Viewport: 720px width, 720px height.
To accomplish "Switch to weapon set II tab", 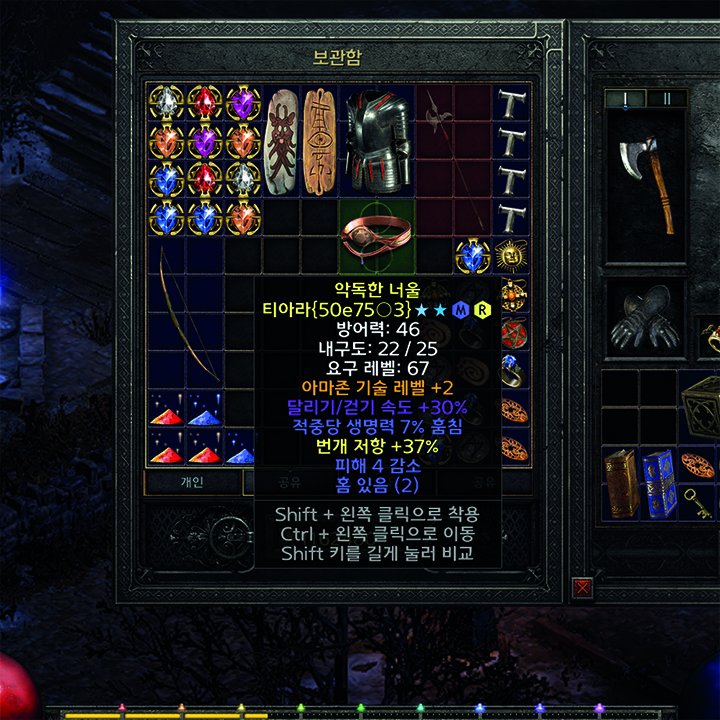I will [666, 98].
